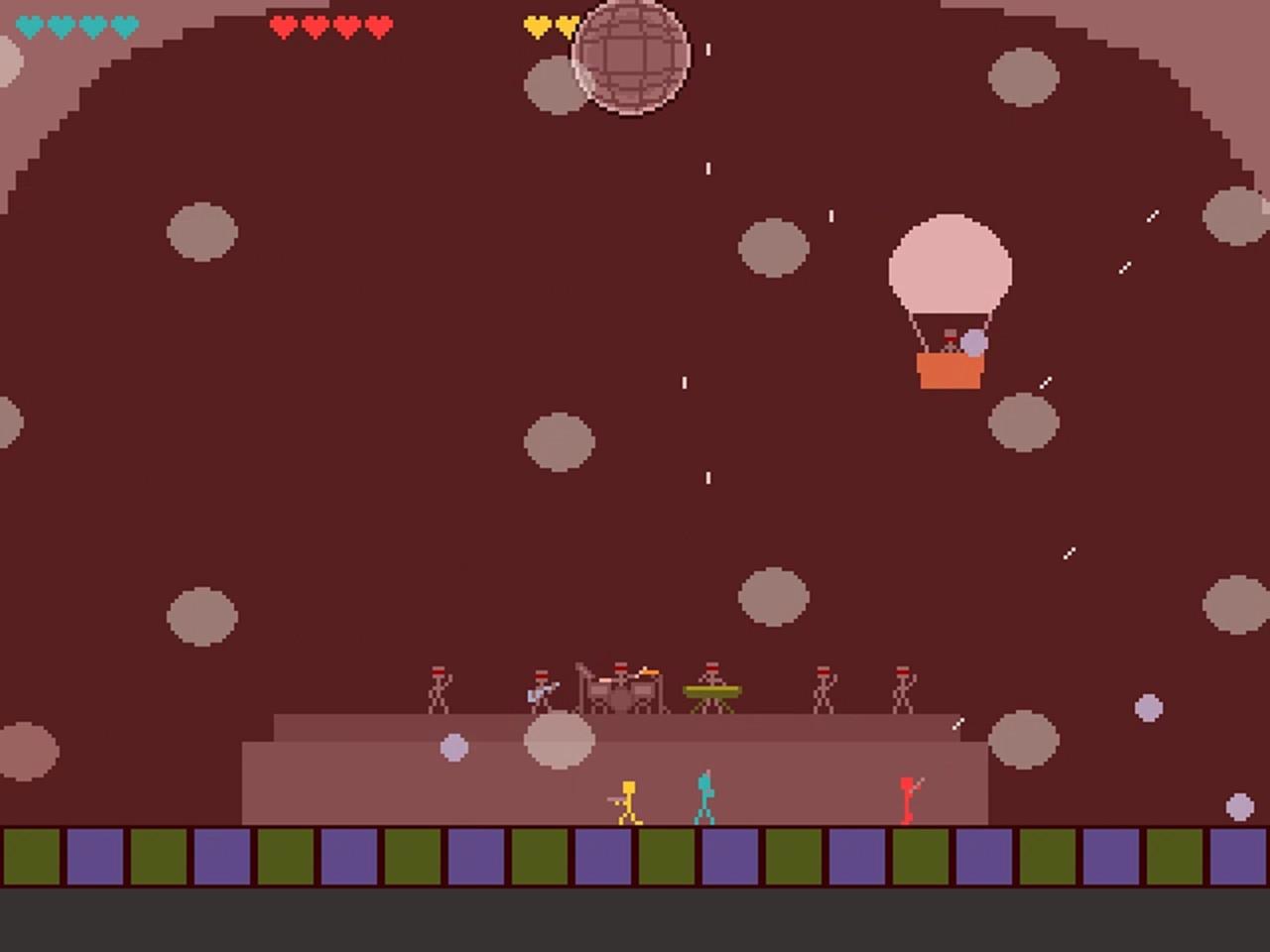Click the pilot inside the balloon basket
This screenshot has height=952, width=1270.
coord(951,337)
